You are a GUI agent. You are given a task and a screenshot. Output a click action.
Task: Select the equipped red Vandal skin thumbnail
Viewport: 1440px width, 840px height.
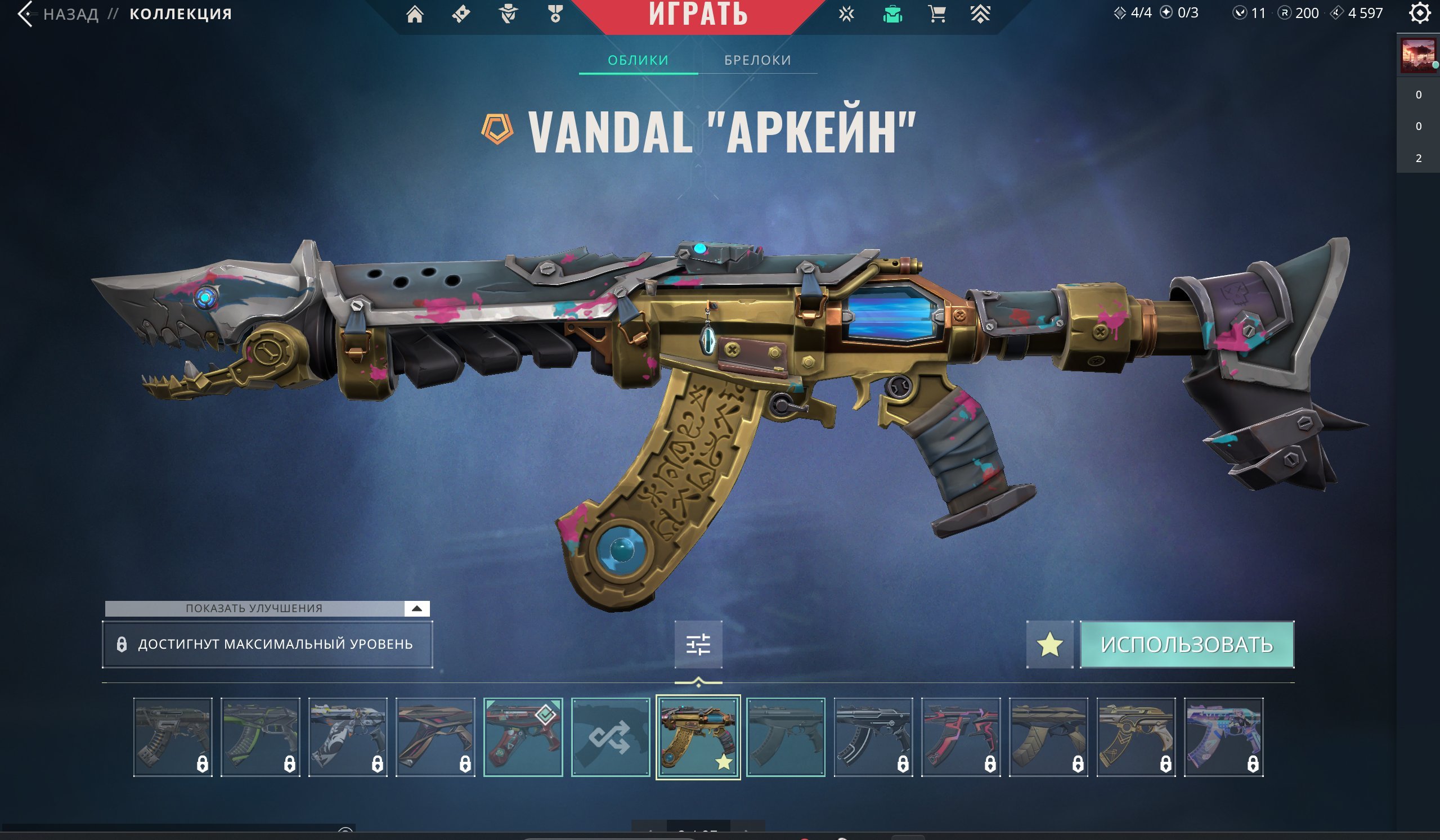tap(523, 736)
